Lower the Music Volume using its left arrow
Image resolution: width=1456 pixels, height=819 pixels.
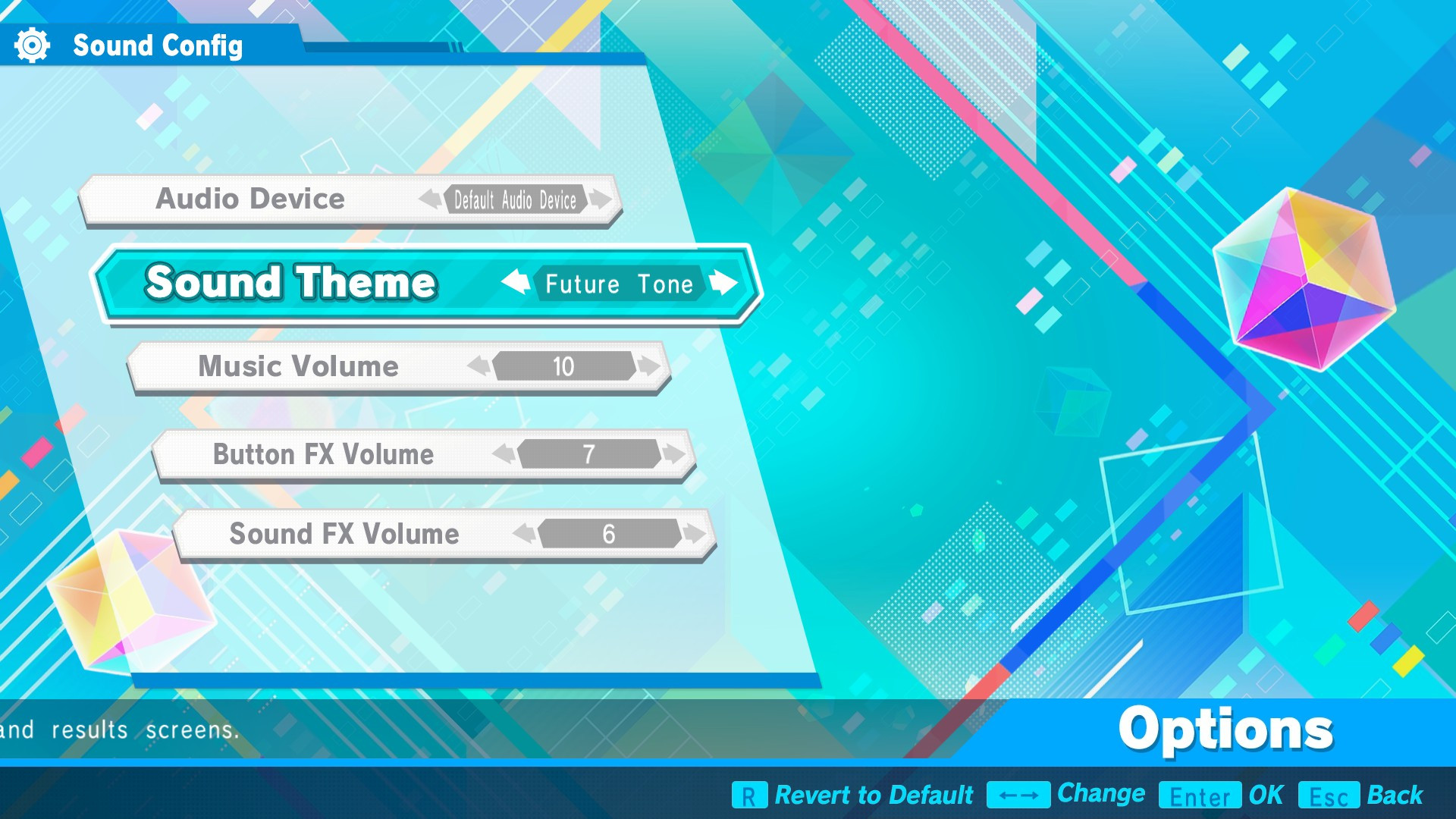click(479, 367)
